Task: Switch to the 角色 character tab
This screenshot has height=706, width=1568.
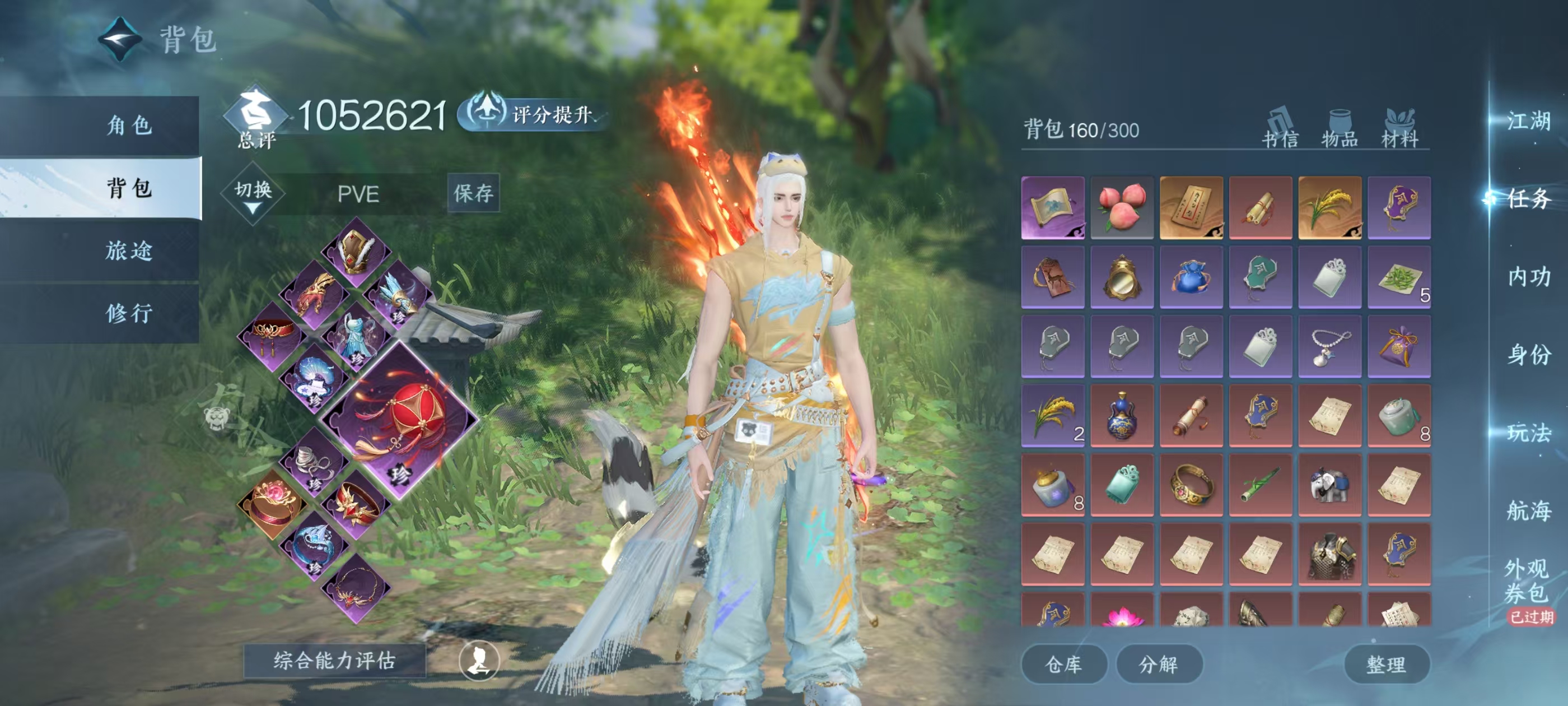Action: pyautogui.click(x=128, y=126)
